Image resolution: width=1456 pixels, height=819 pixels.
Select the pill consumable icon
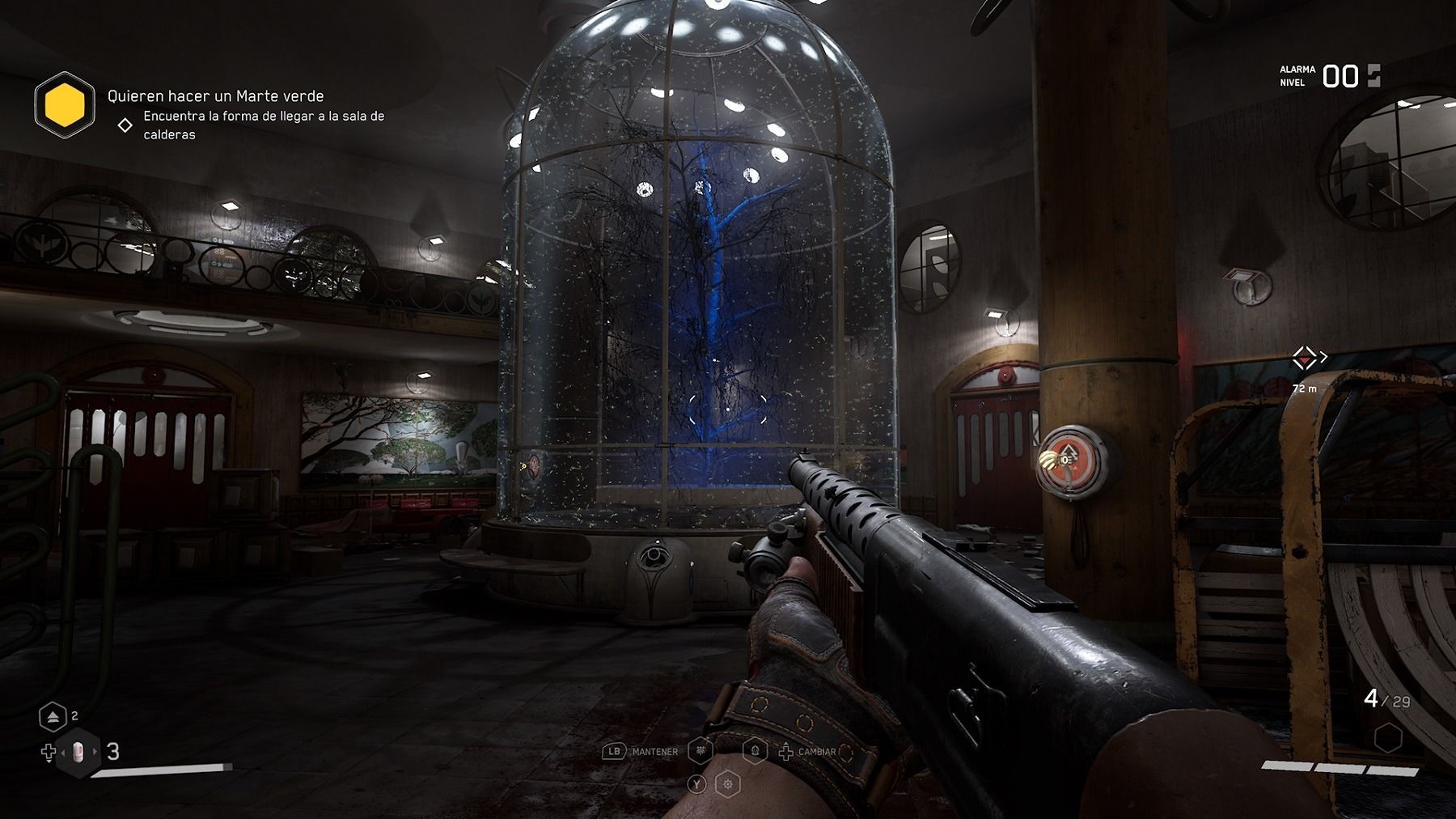pyautogui.click(x=78, y=753)
